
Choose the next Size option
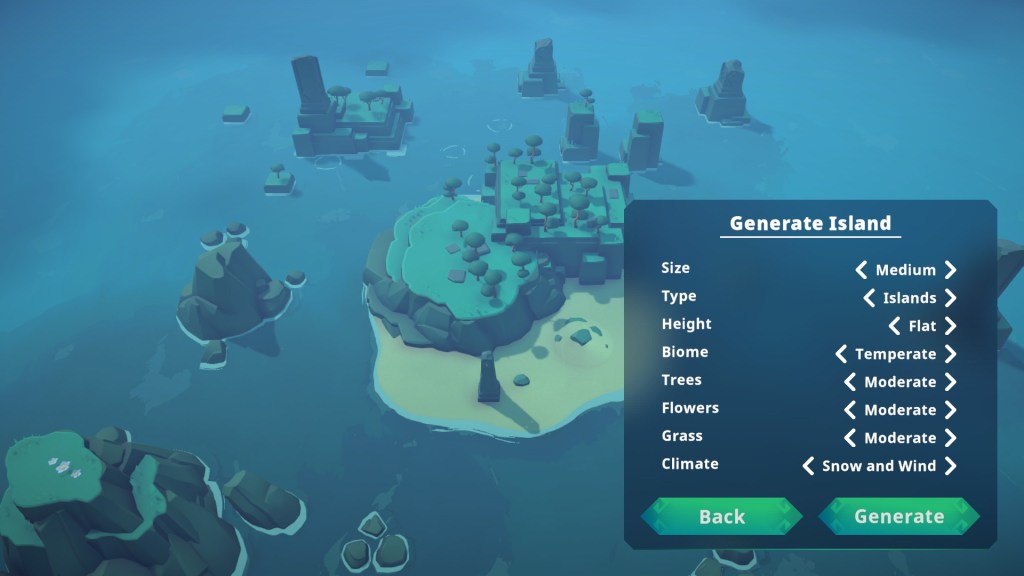click(951, 270)
